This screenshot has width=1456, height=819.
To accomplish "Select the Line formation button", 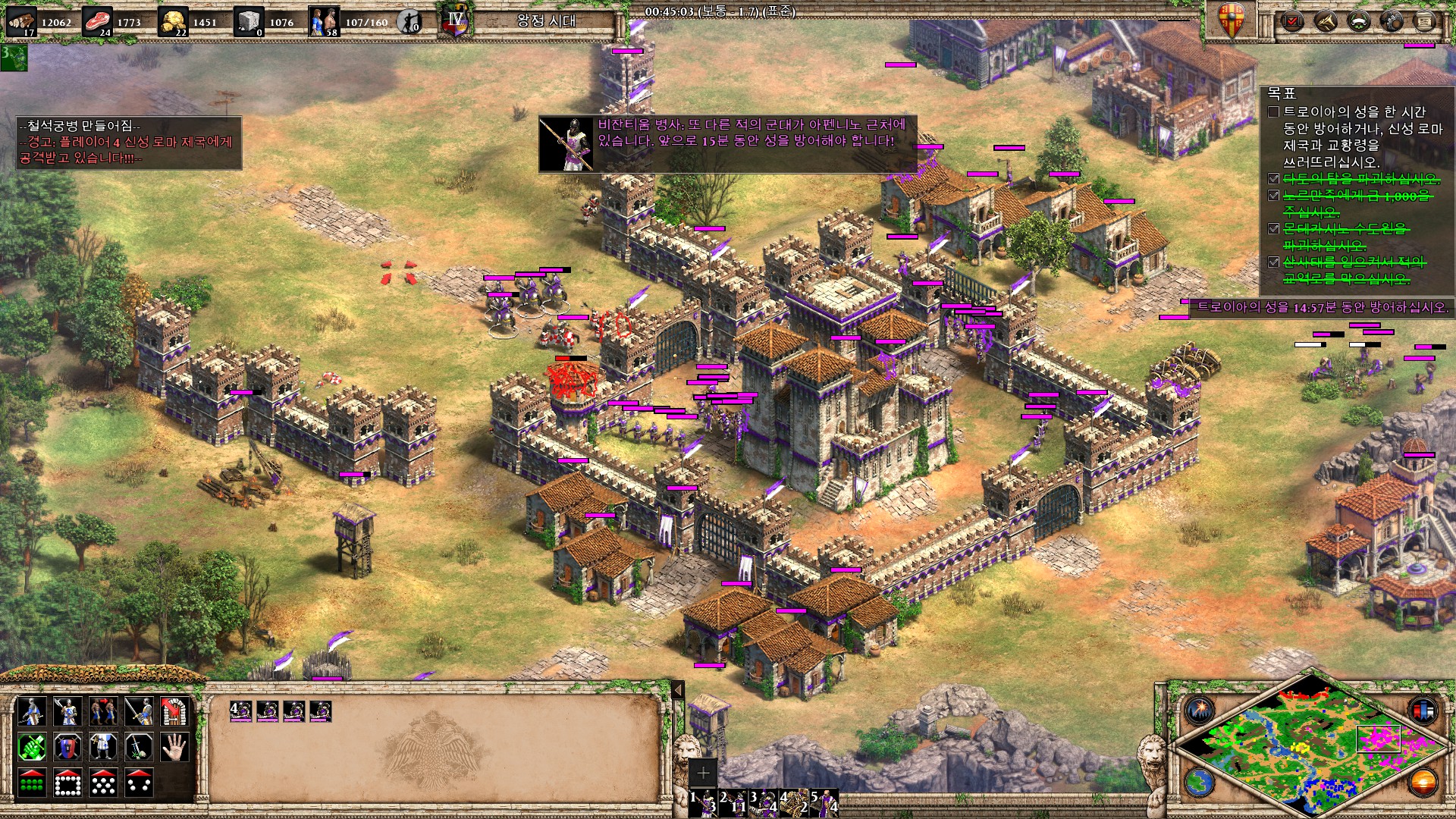I will 31,783.
